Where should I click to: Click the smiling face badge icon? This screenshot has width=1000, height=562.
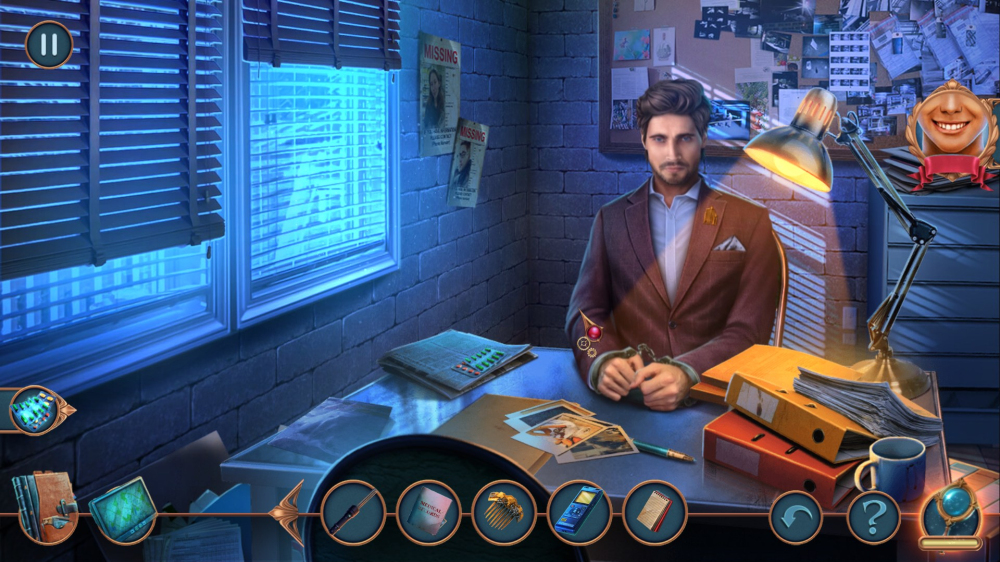coord(951,130)
